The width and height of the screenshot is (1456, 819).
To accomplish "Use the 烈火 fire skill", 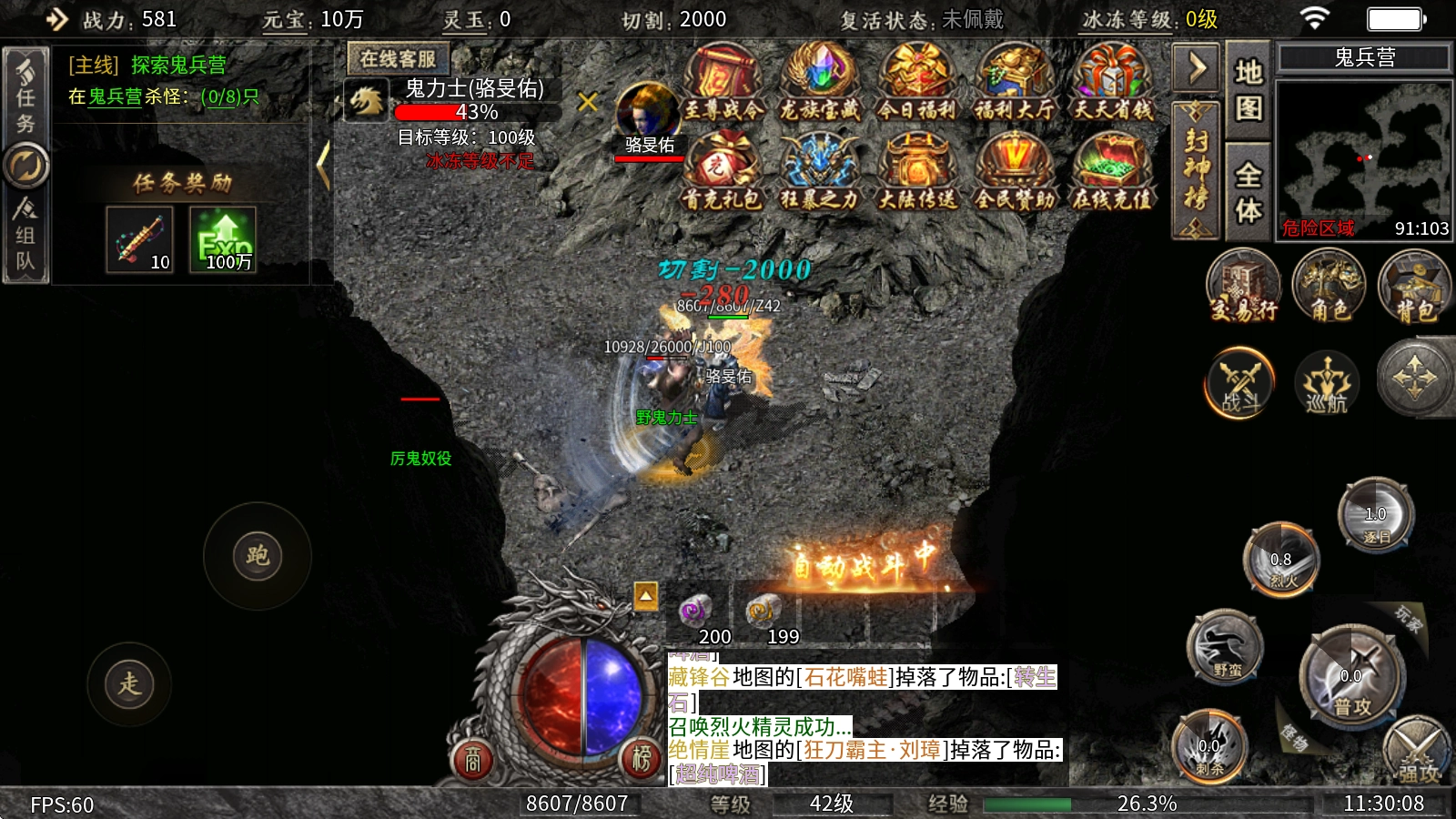I will (1281, 558).
